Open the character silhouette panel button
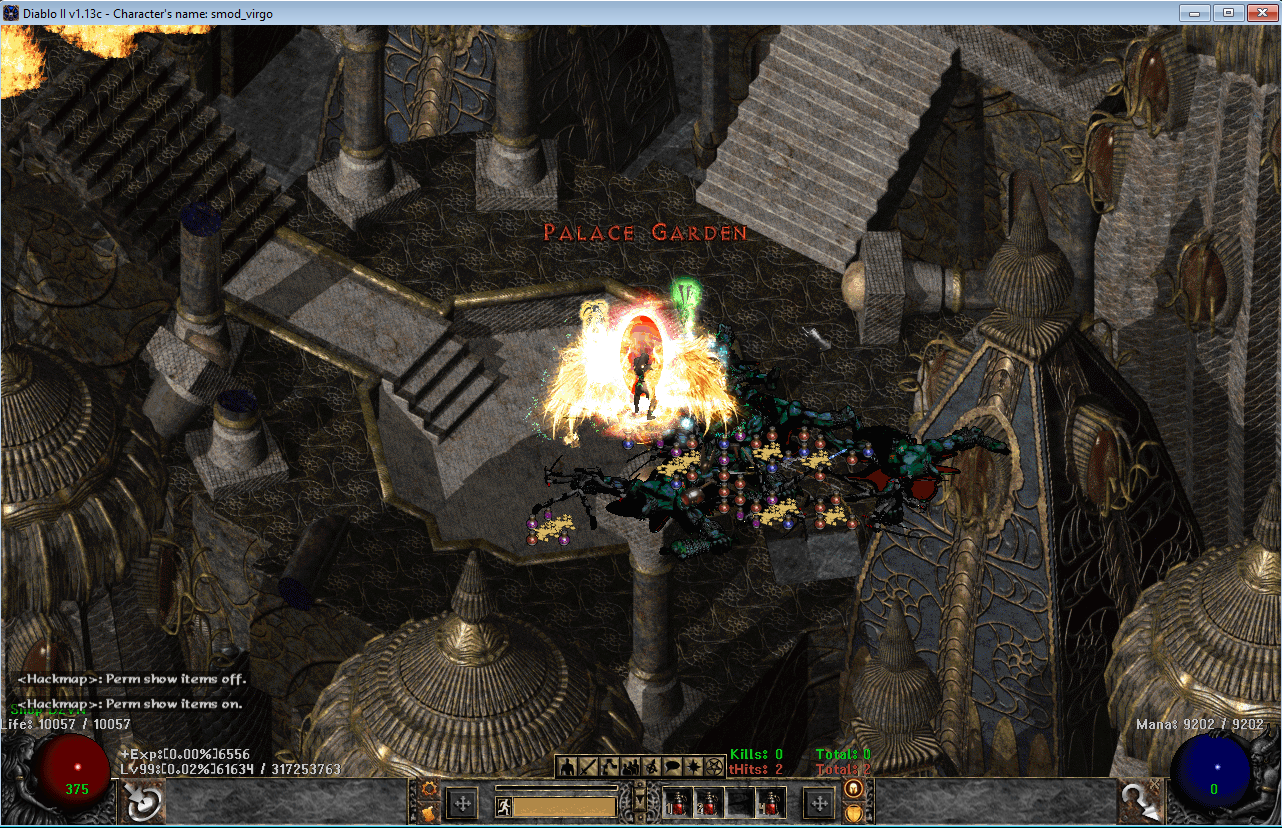1282x828 pixels. (x=567, y=767)
